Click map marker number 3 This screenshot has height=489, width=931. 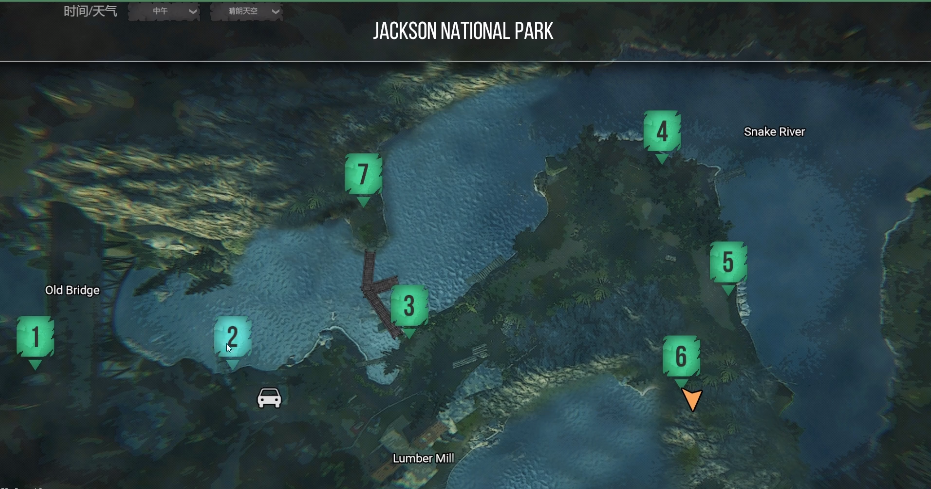click(409, 307)
